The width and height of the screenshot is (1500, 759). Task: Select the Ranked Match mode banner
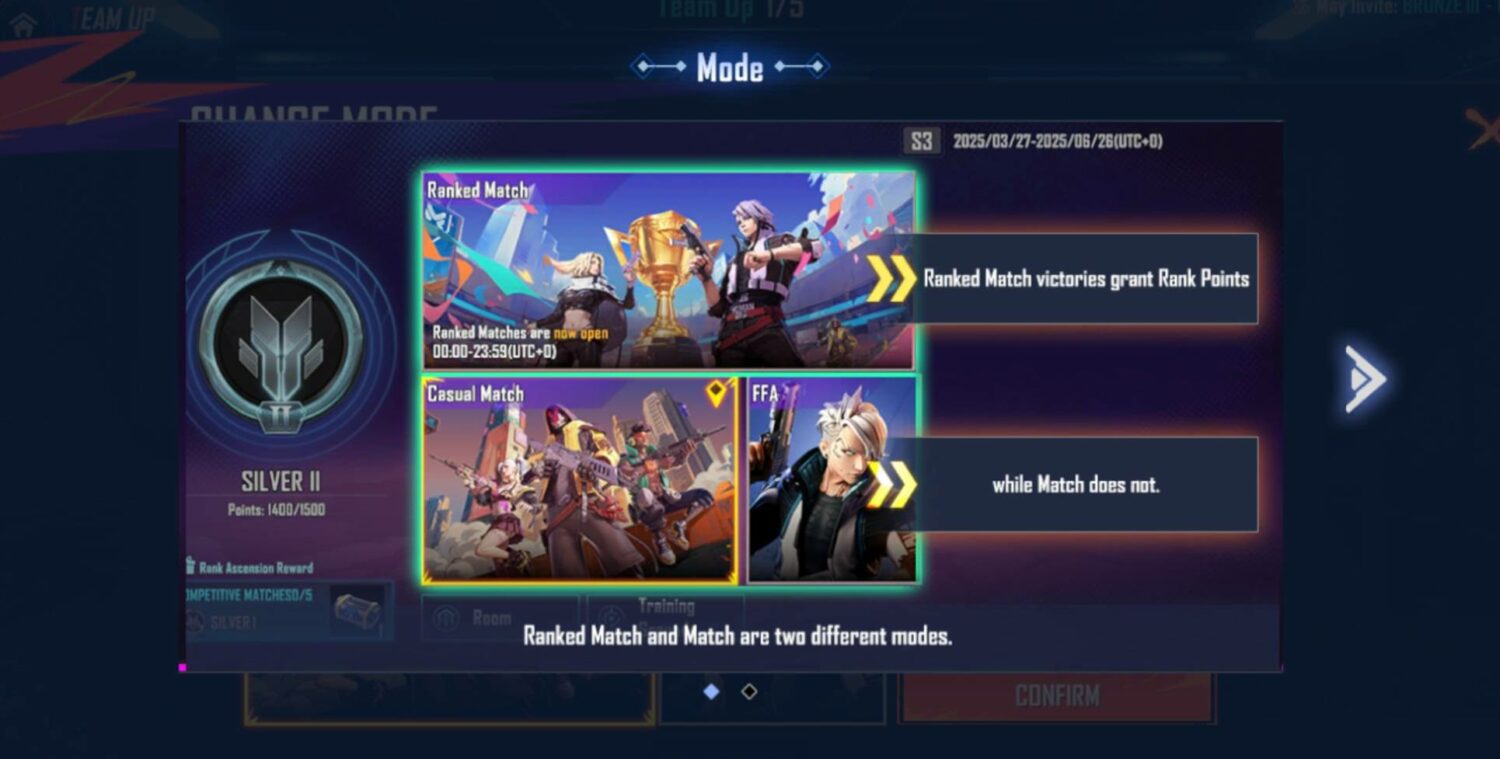pos(668,268)
